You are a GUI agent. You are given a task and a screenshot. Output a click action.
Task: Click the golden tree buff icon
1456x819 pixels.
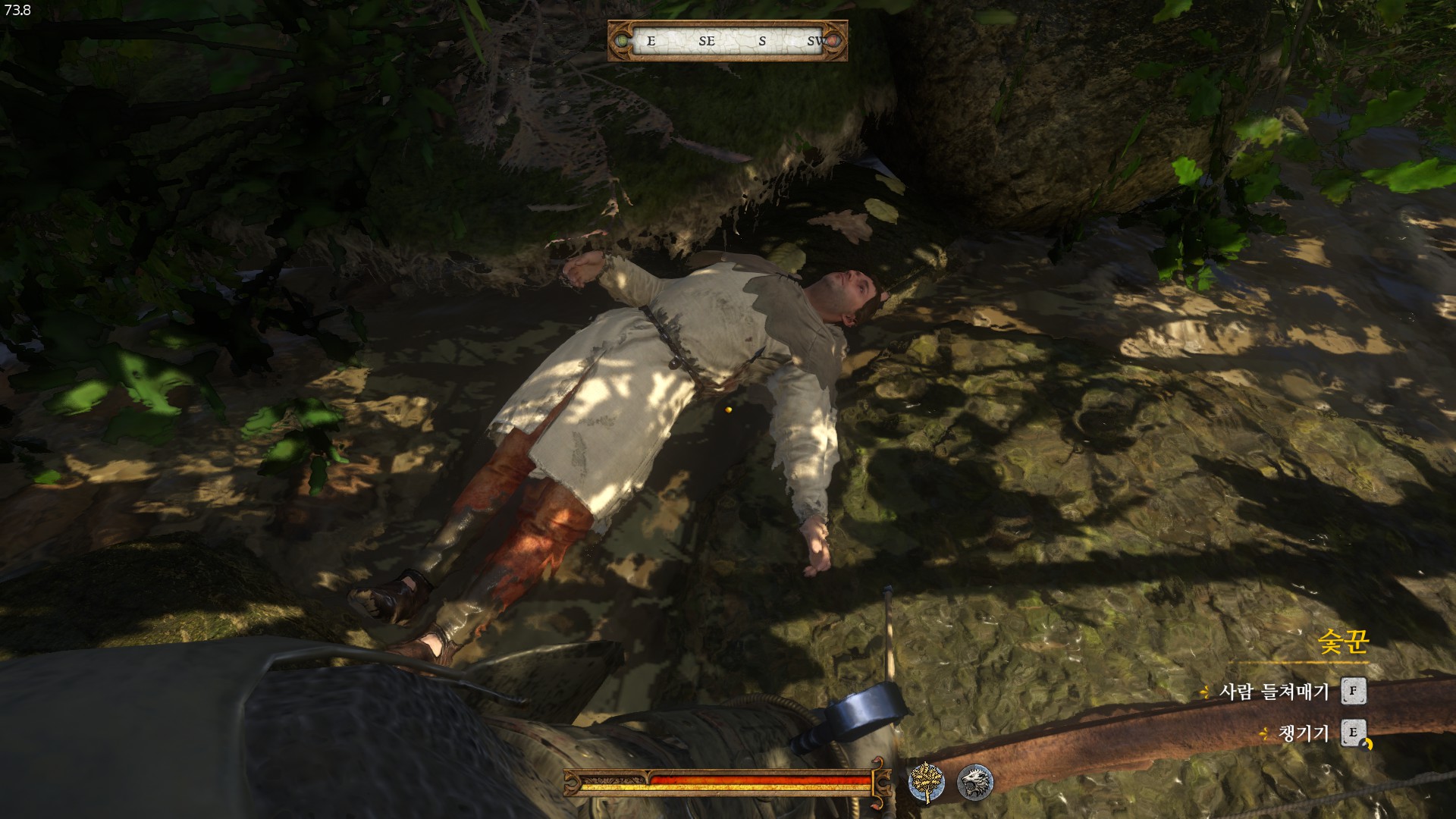click(926, 783)
